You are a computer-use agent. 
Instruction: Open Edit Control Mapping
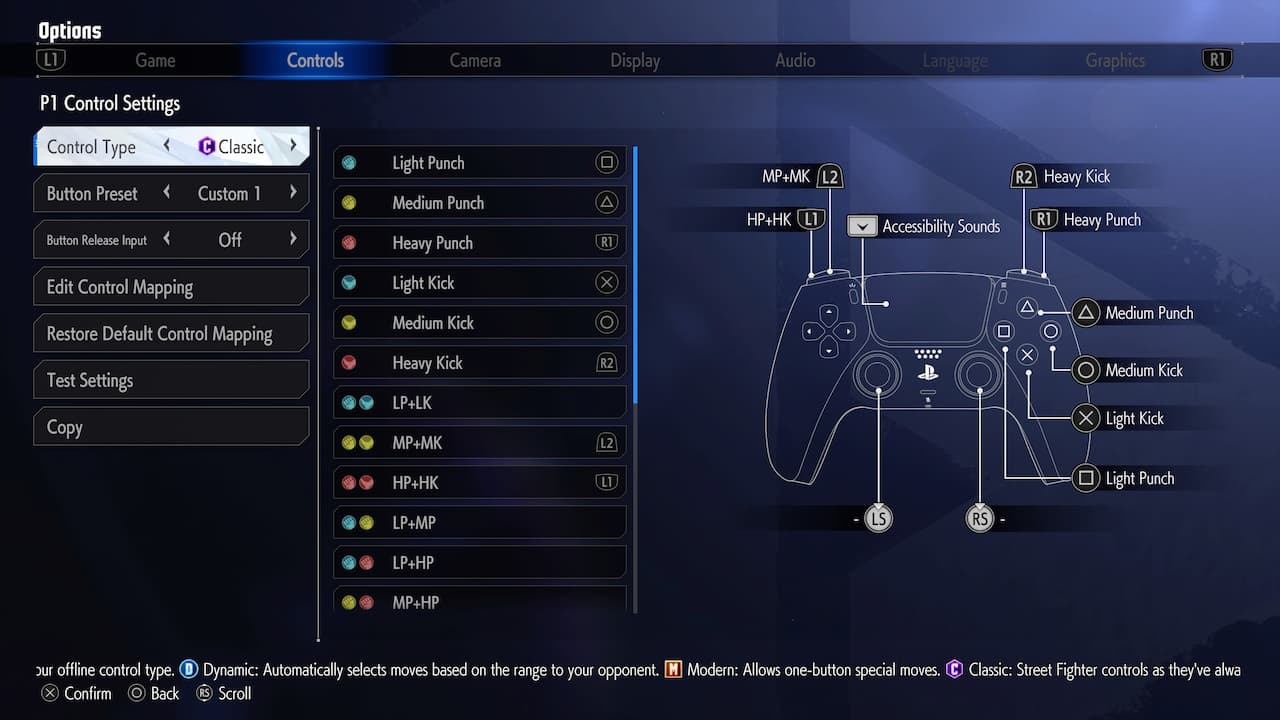tap(170, 286)
